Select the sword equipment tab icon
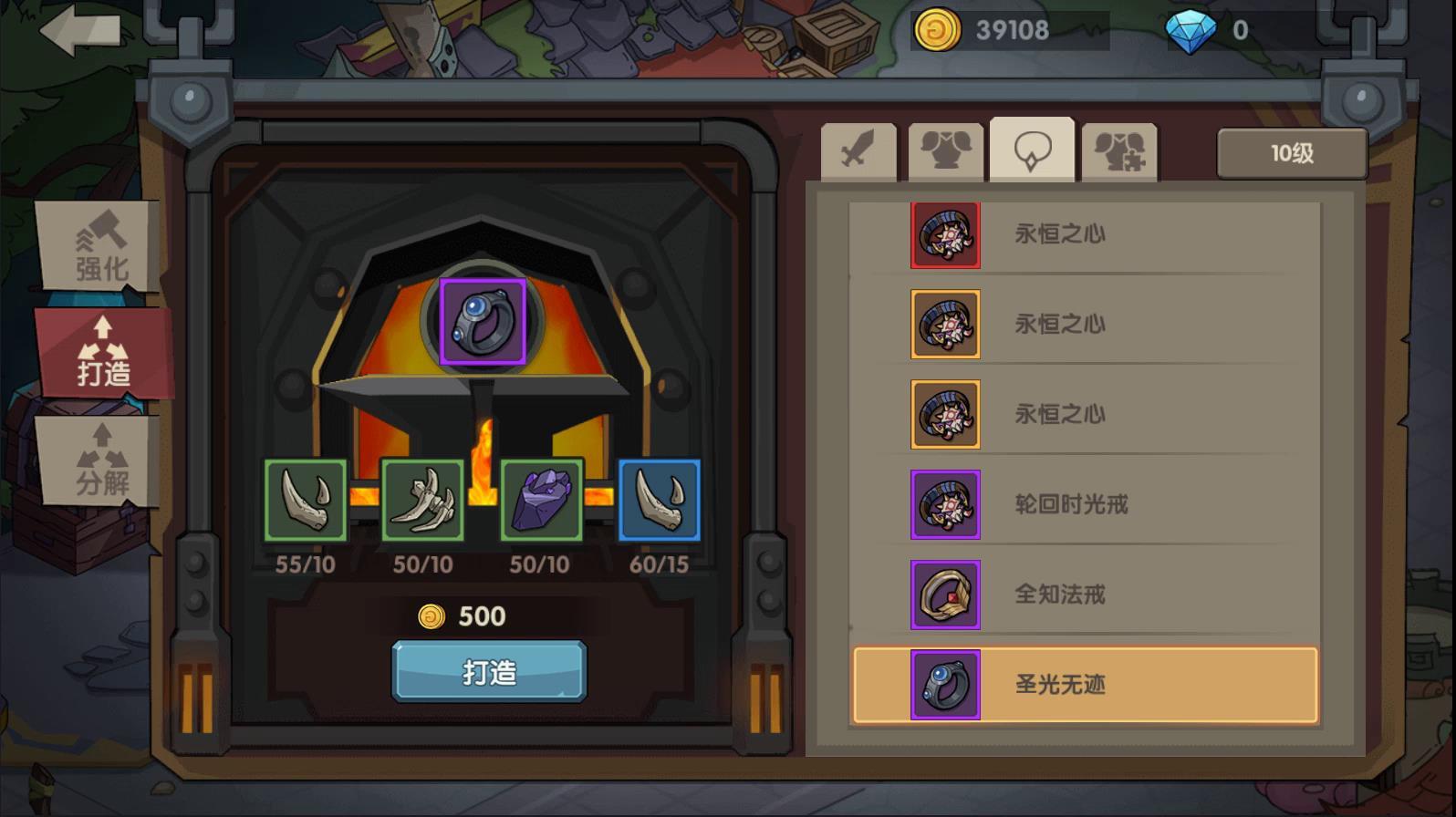This screenshot has height=817, width=1456. [x=858, y=149]
